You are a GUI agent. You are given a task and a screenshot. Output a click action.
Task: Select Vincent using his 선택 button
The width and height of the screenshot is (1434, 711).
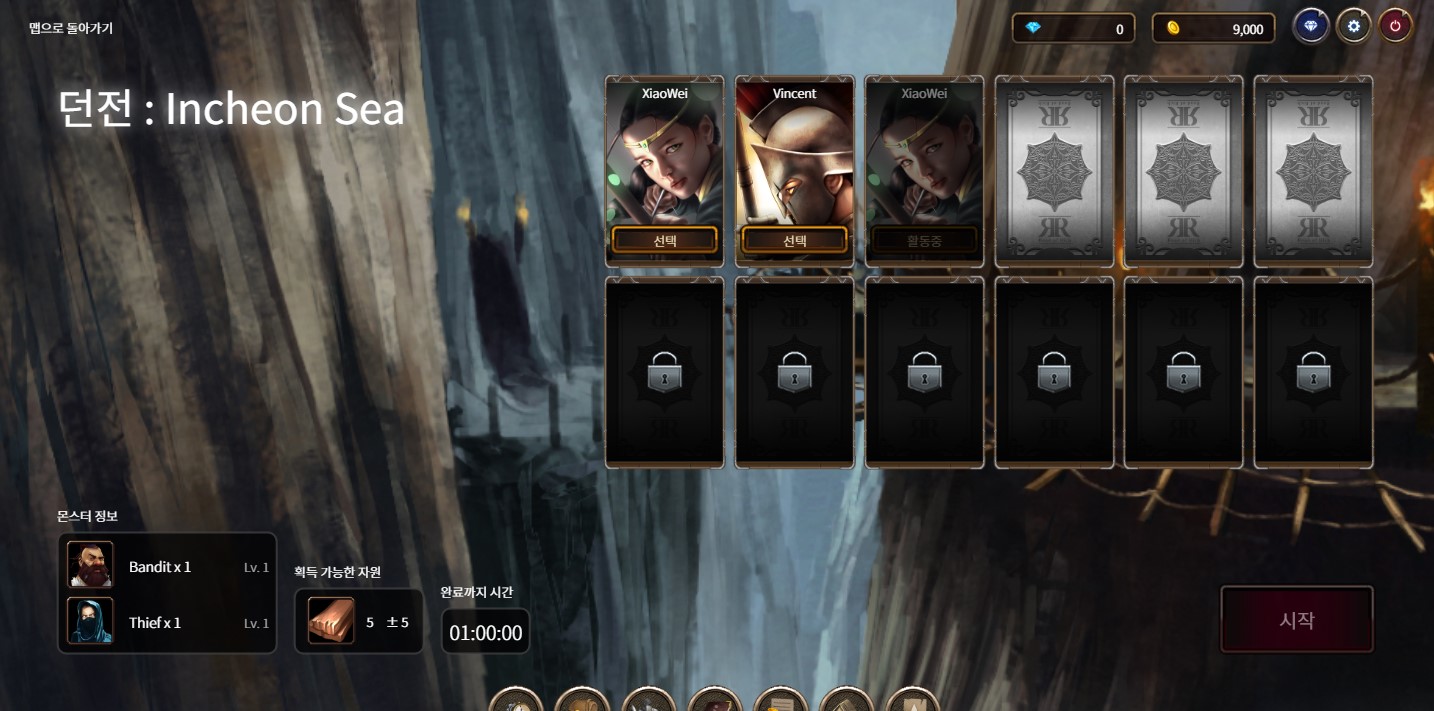point(794,240)
